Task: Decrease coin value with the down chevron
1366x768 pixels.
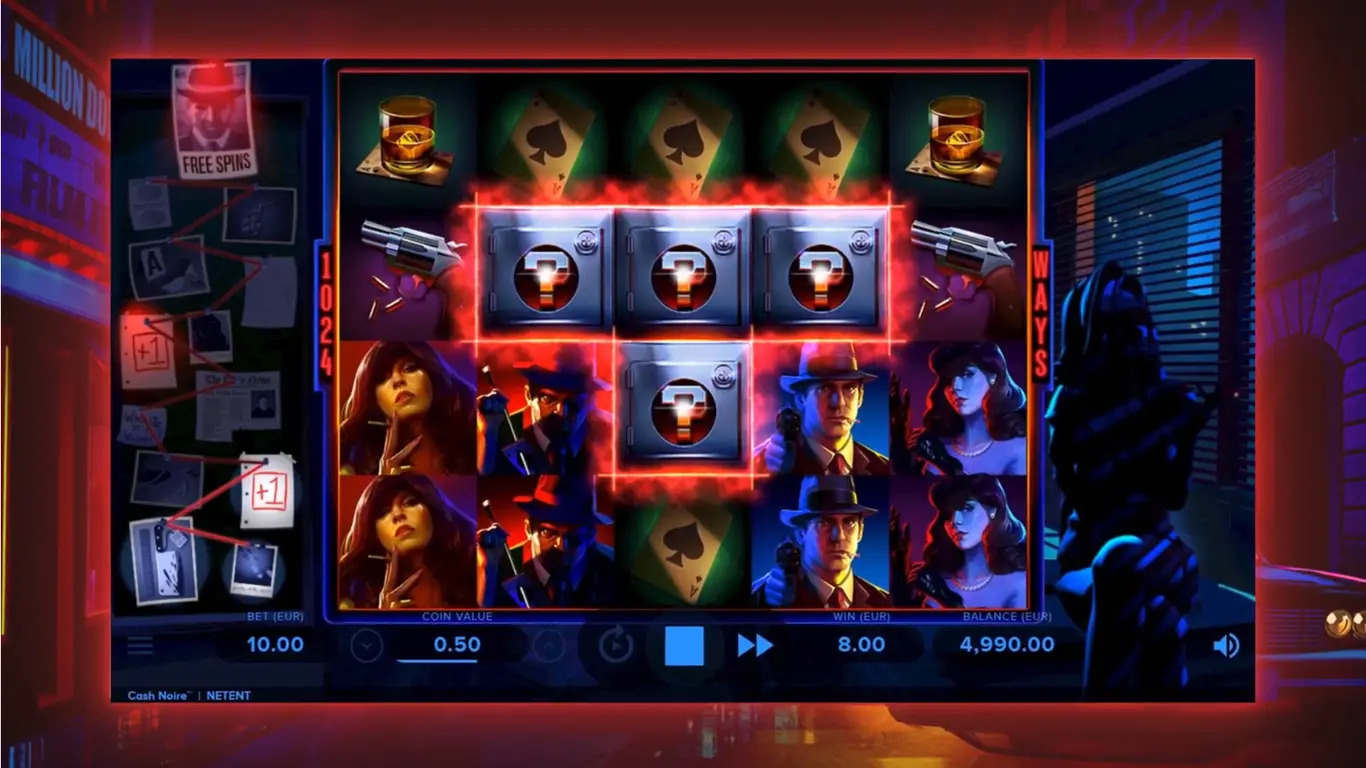Action: pos(364,645)
